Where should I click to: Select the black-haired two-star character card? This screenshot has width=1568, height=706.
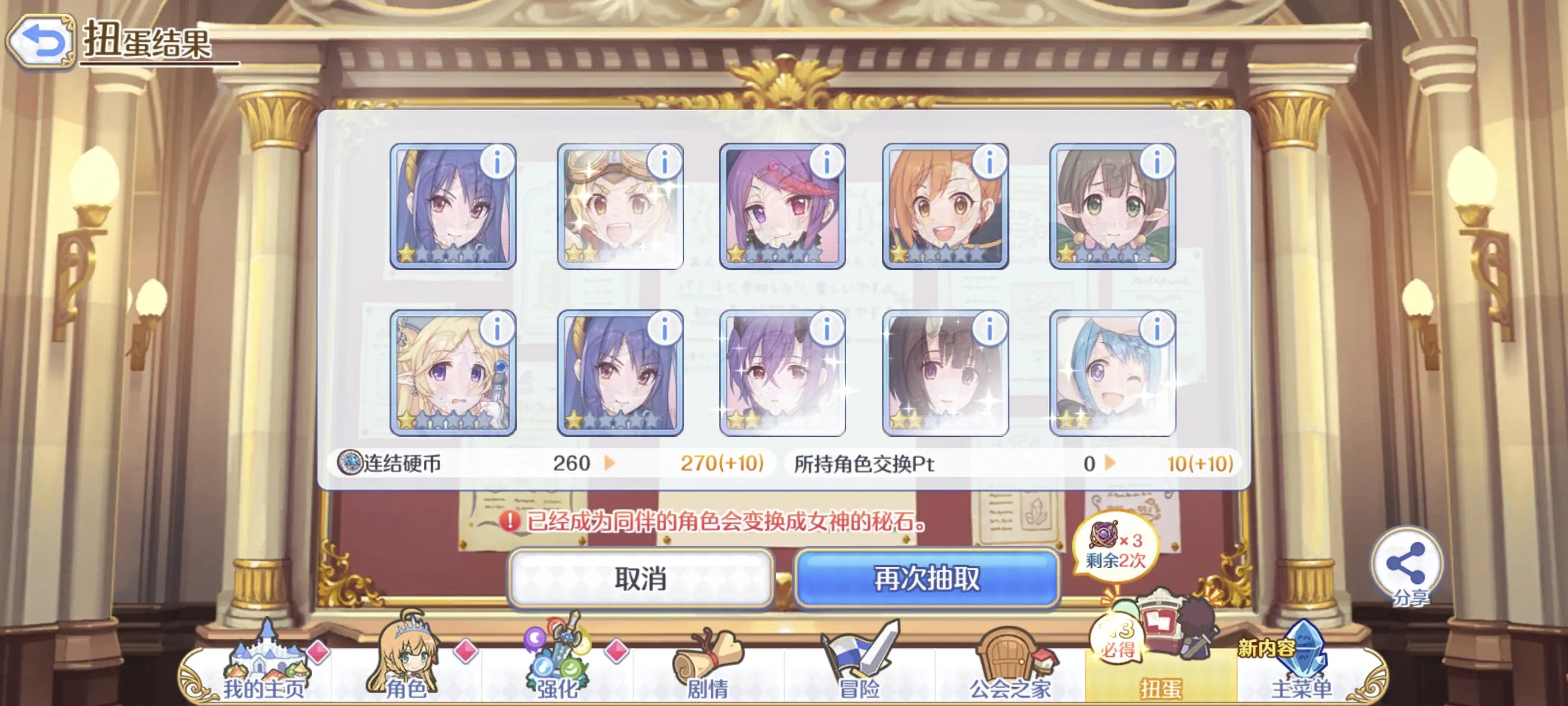[945, 373]
